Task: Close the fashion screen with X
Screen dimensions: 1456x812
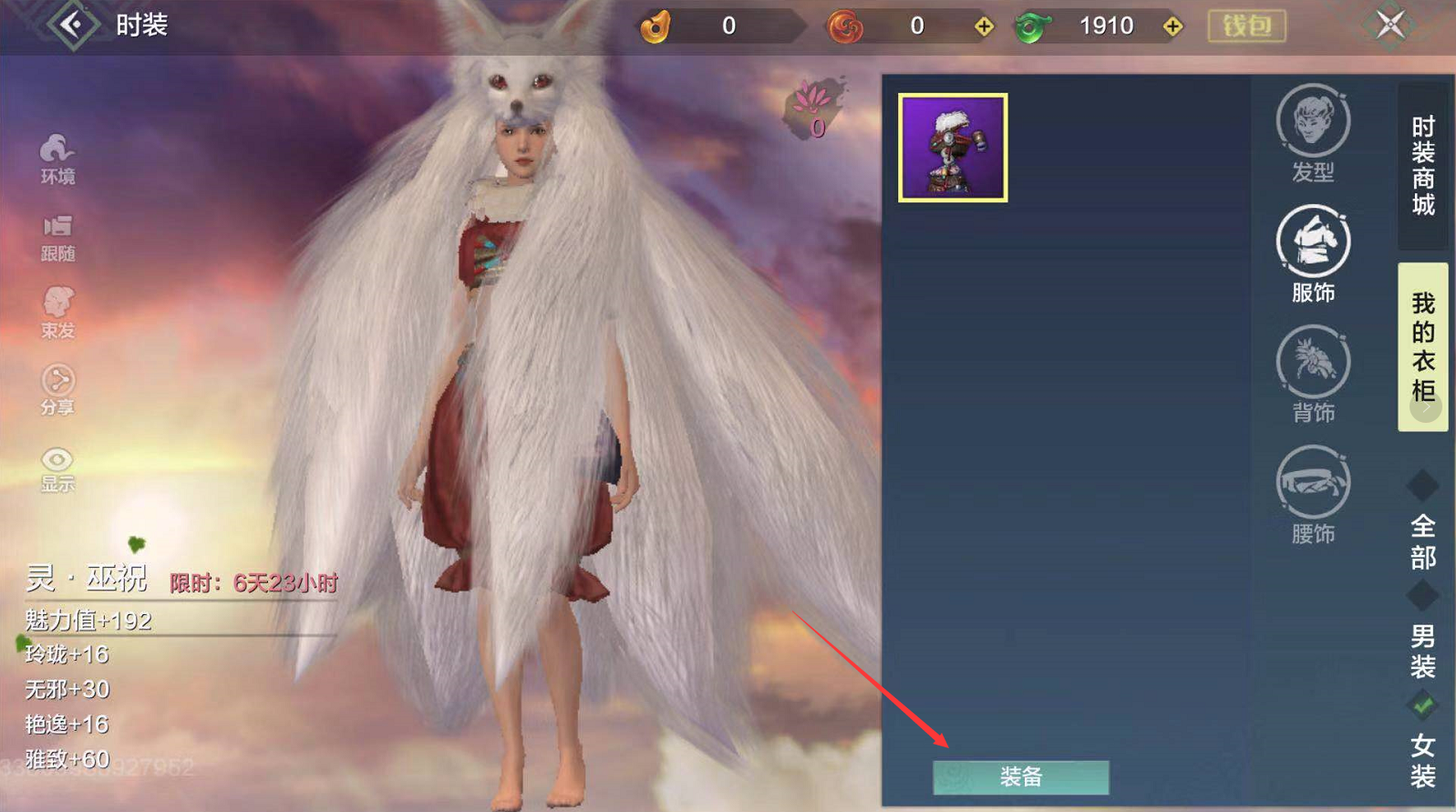Action: (1390, 25)
